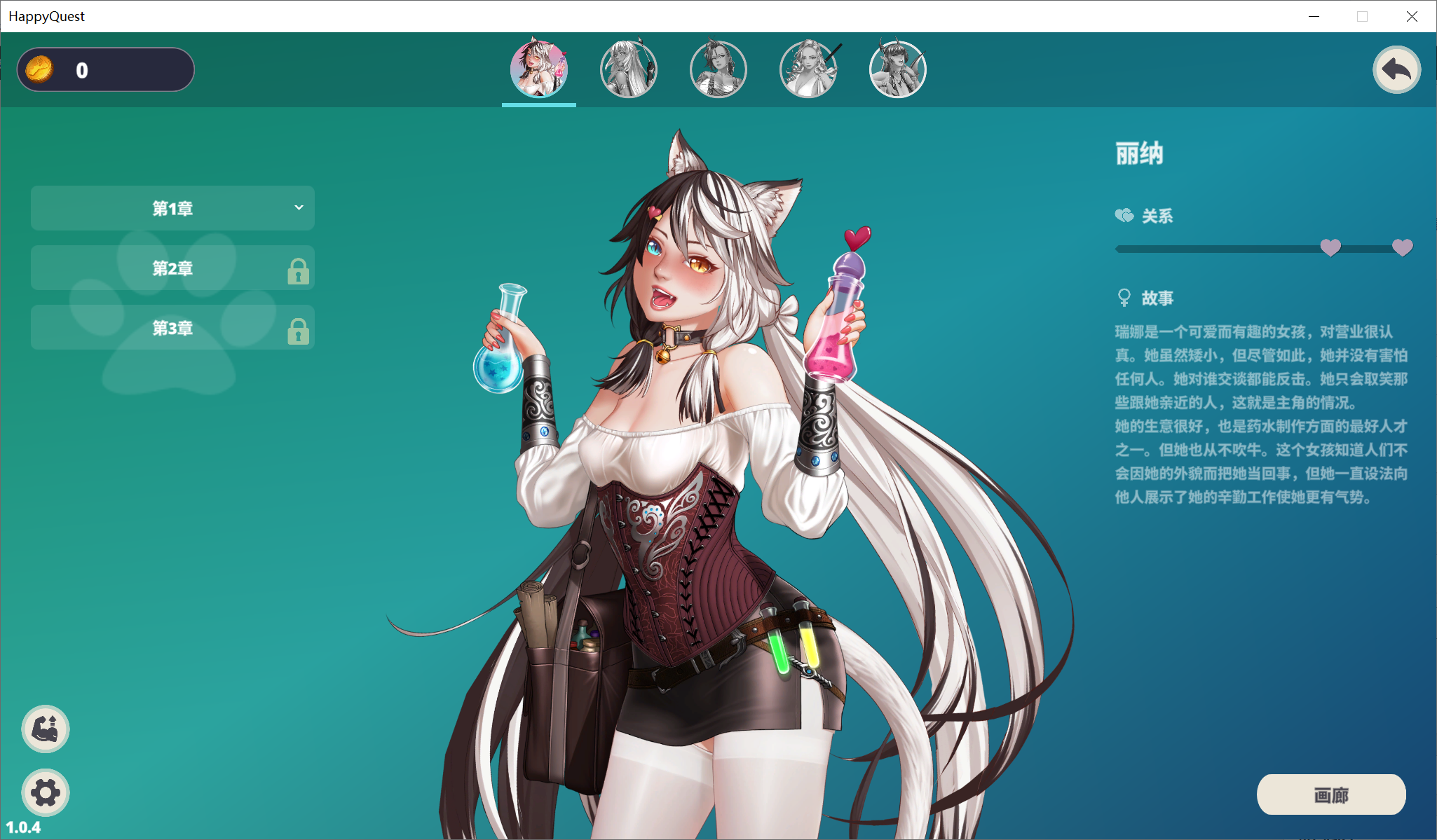This screenshot has width=1437, height=840.
Task: Open the 画廊 gallery
Action: (x=1330, y=794)
